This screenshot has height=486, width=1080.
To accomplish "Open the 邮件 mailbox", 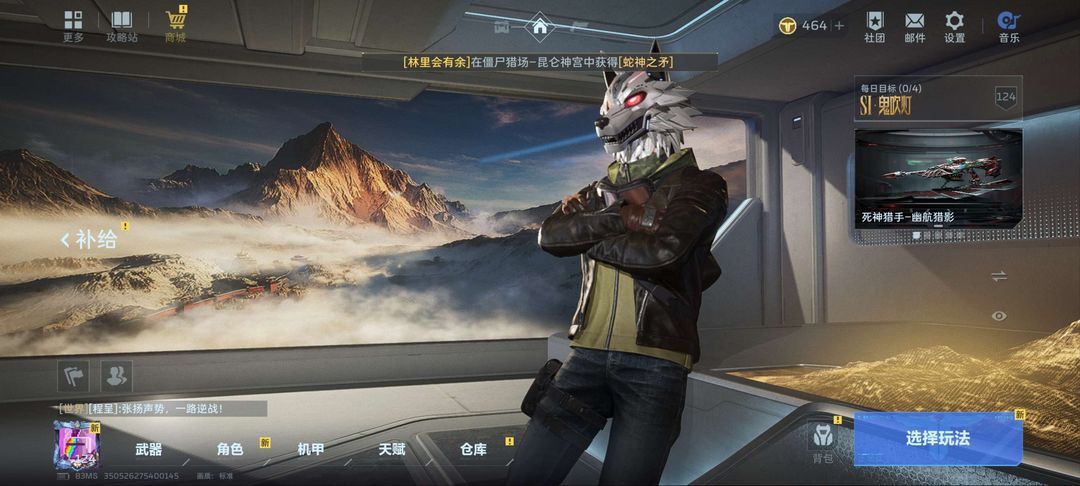I will coord(914,26).
